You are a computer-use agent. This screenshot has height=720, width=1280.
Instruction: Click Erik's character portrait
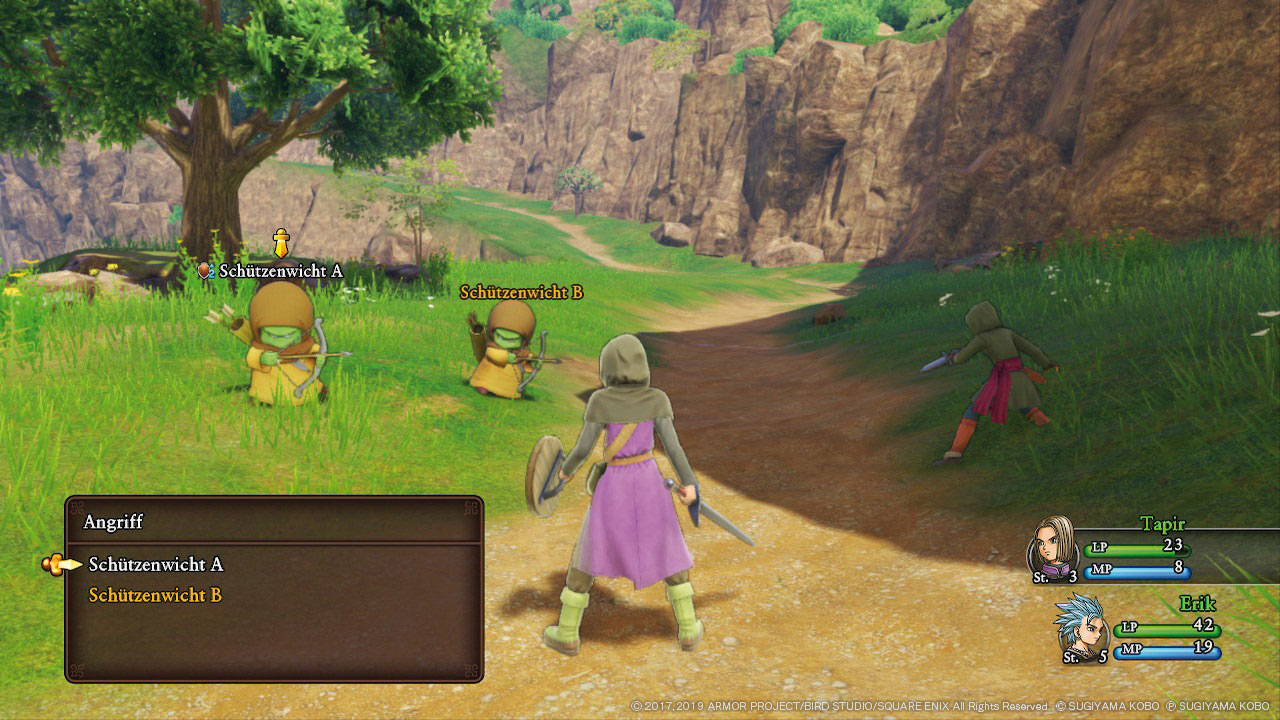[1081, 622]
